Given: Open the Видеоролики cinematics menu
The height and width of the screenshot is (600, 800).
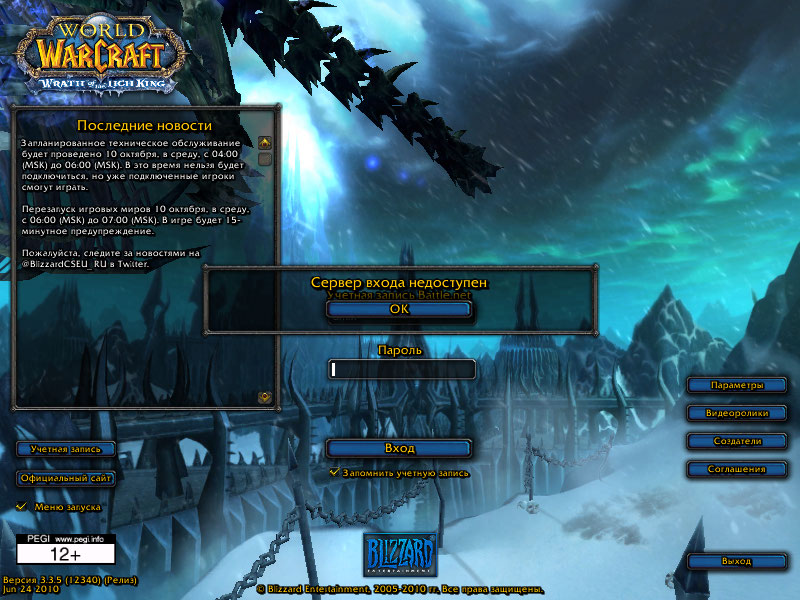Looking at the screenshot, I should tap(736, 413).
